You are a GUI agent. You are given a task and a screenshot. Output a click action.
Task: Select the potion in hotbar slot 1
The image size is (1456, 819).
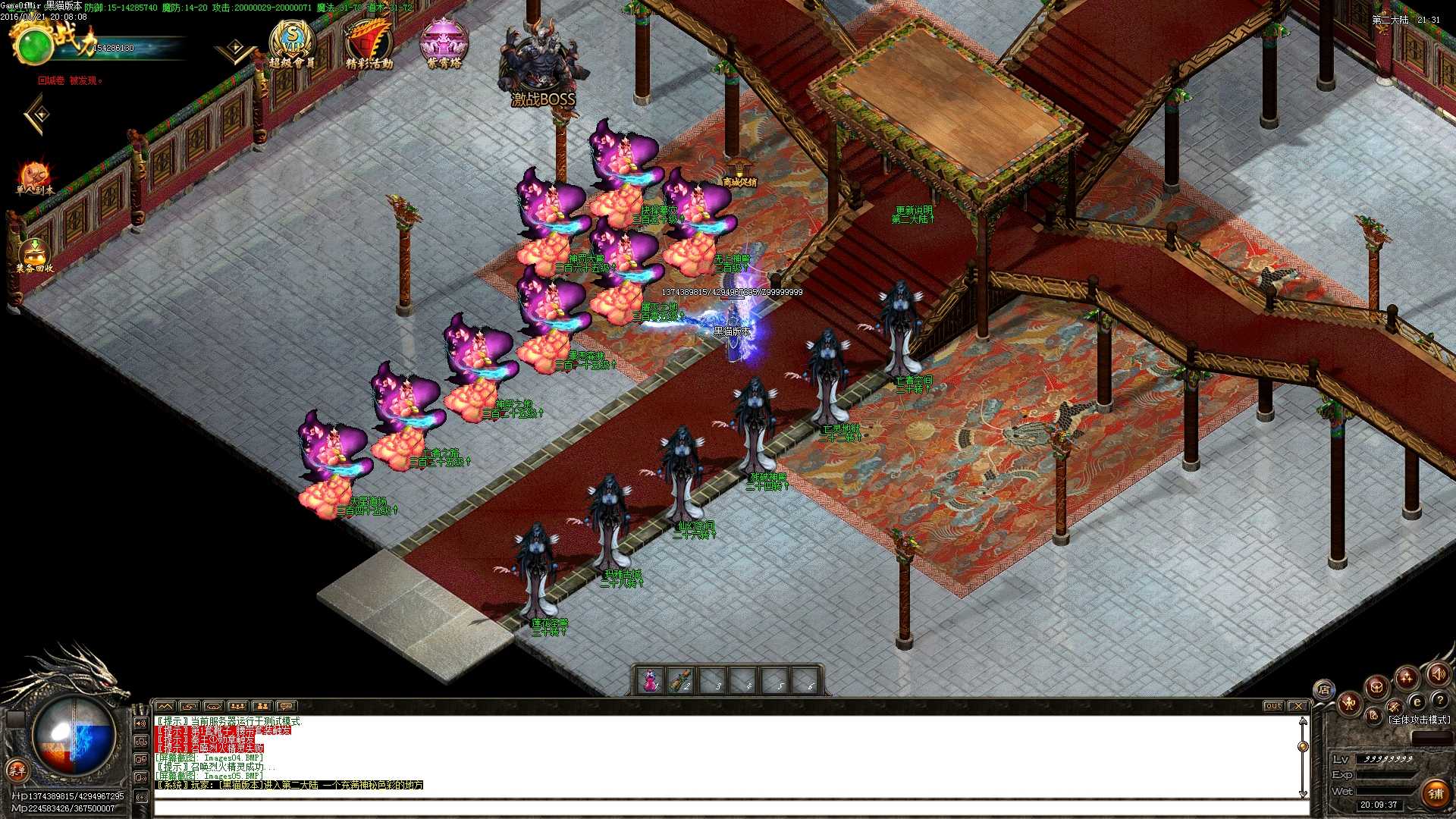pyautogui.click(x=648, y=680)
